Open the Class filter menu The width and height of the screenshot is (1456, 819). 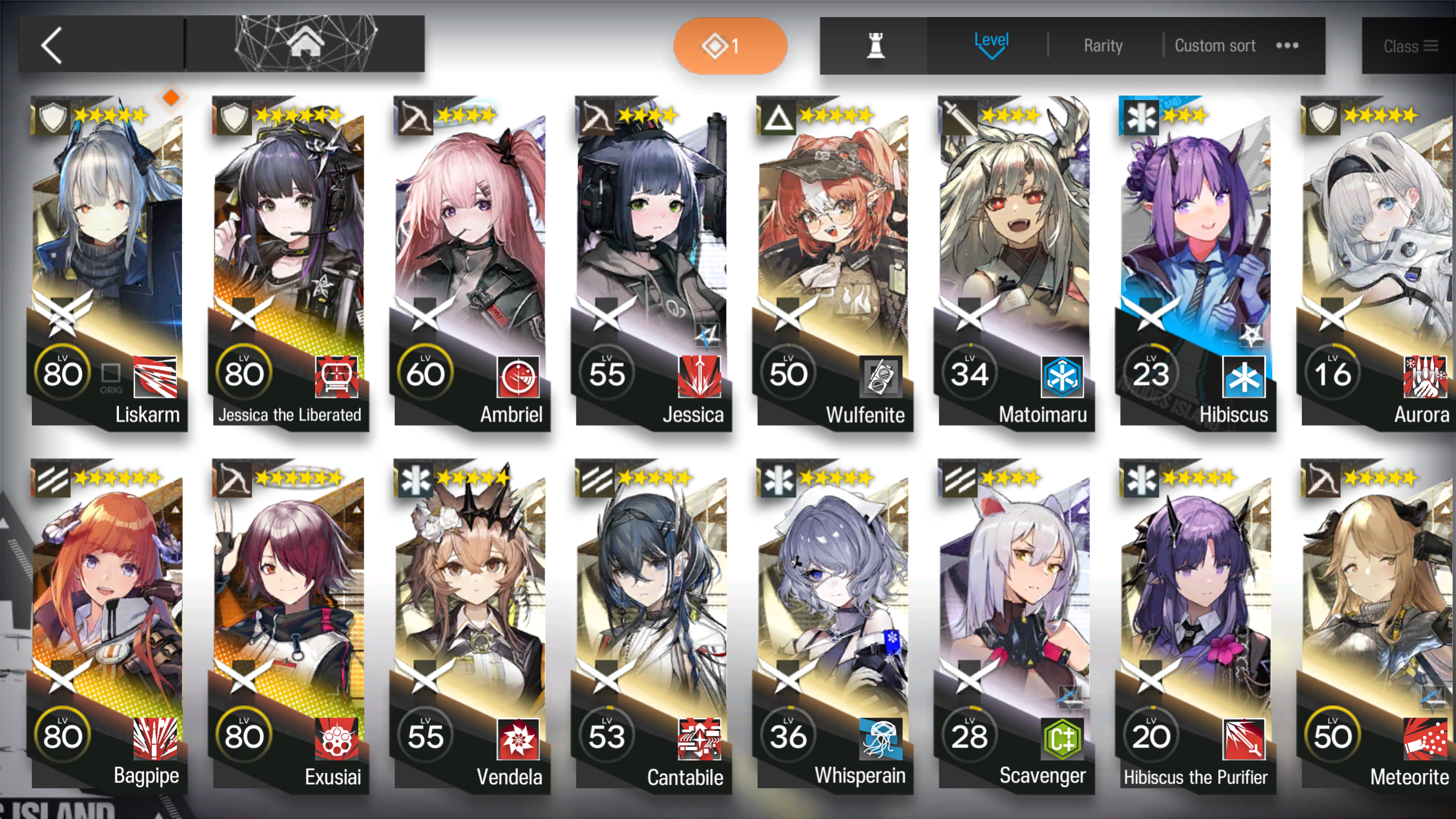tap(1409, 46)
